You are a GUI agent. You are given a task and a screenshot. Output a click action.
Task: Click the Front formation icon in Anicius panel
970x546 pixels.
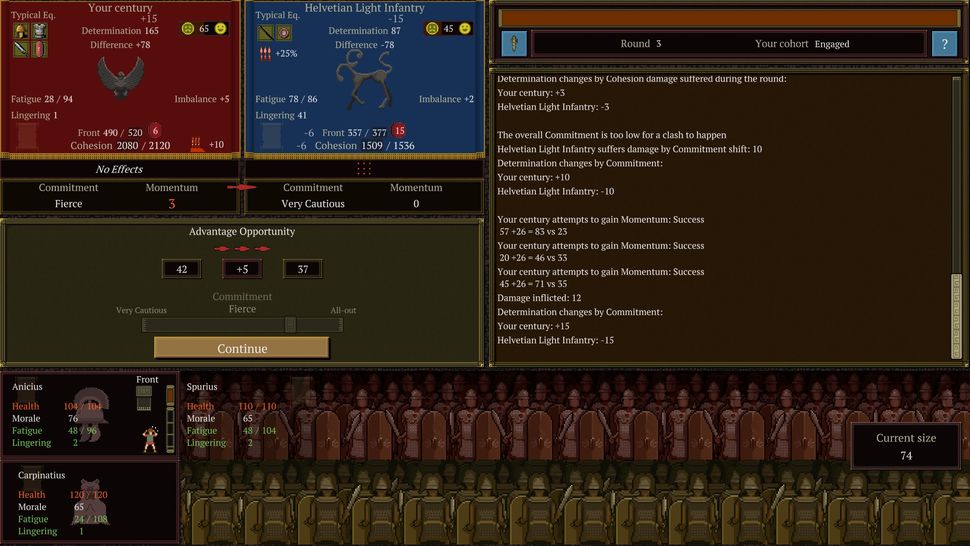point(144,397)
